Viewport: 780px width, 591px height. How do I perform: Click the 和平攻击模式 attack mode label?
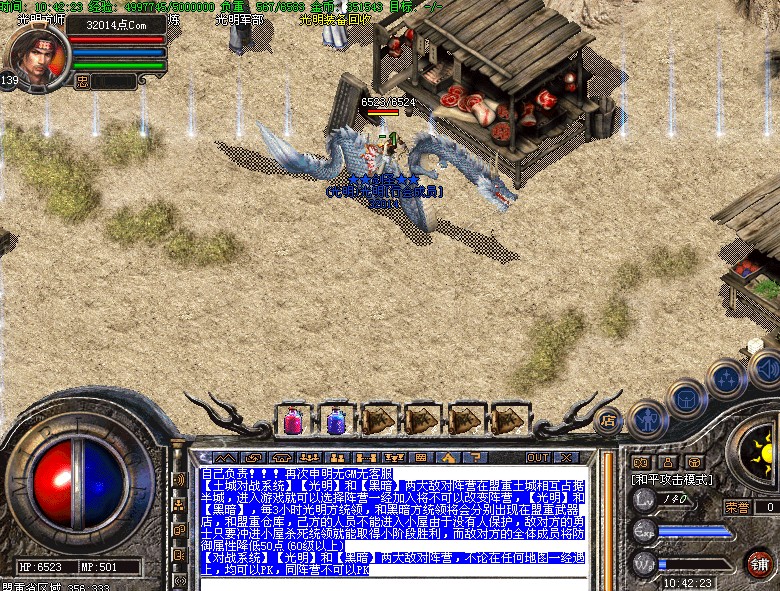(672, 480)
